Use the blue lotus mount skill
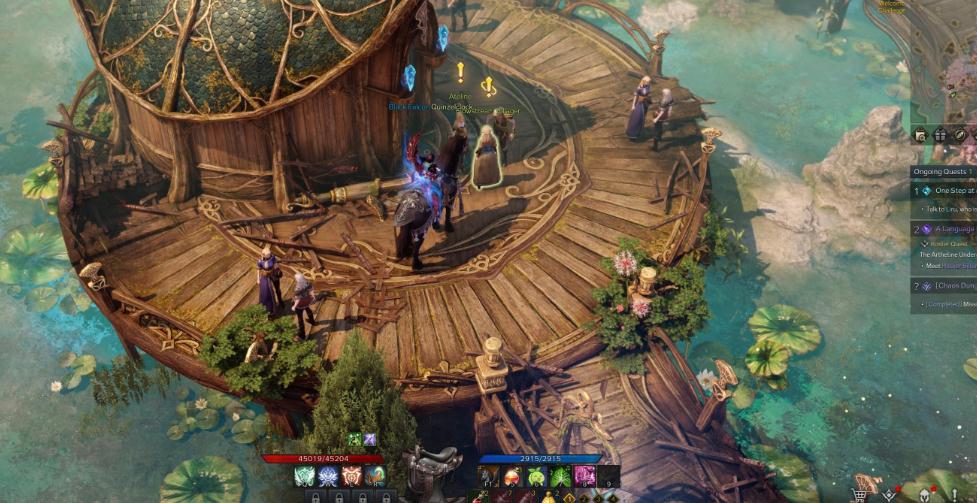 (328, 476)
